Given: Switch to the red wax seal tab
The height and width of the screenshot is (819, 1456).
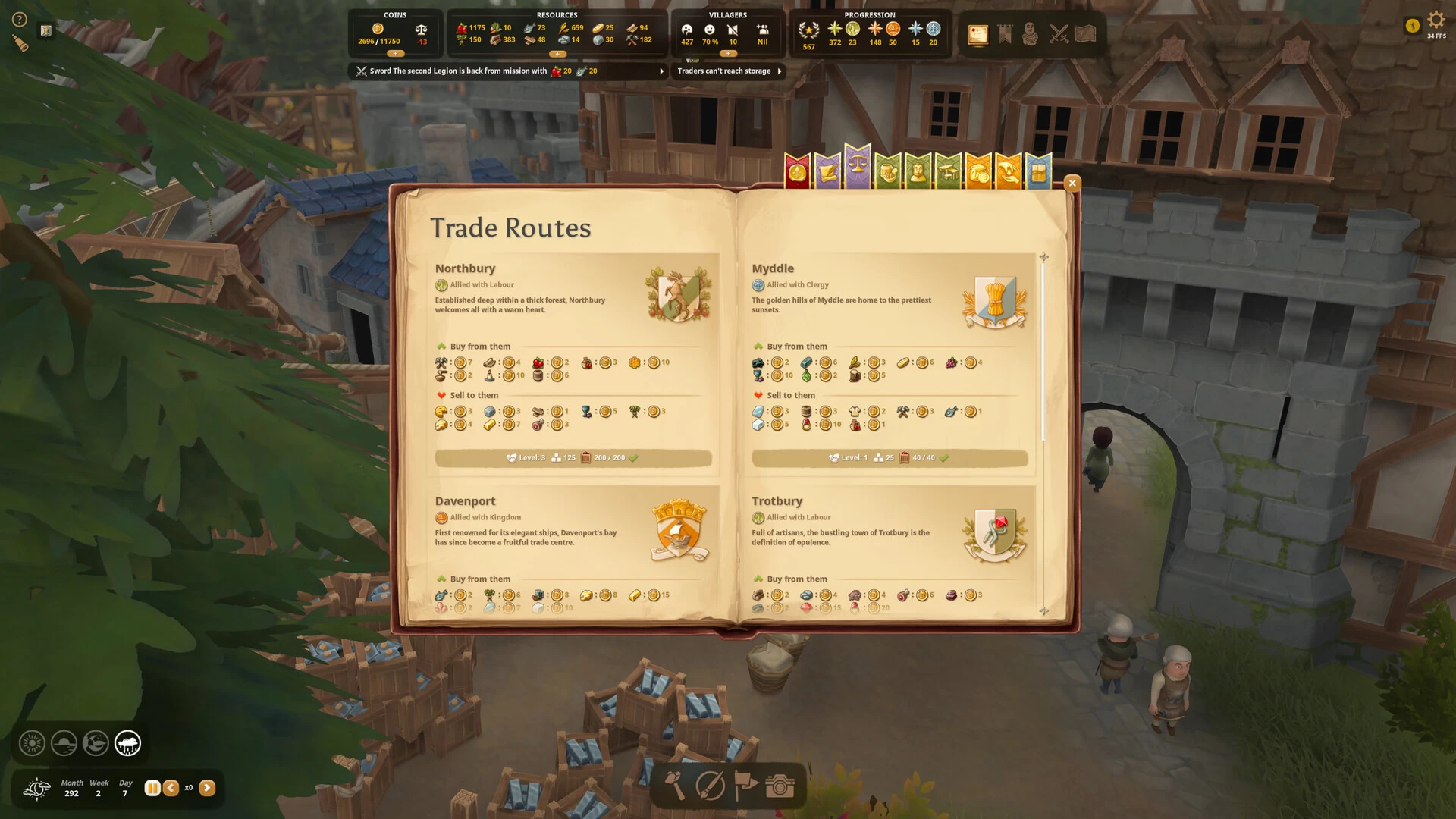Looking at the screenshot, I should pos(797,172).
